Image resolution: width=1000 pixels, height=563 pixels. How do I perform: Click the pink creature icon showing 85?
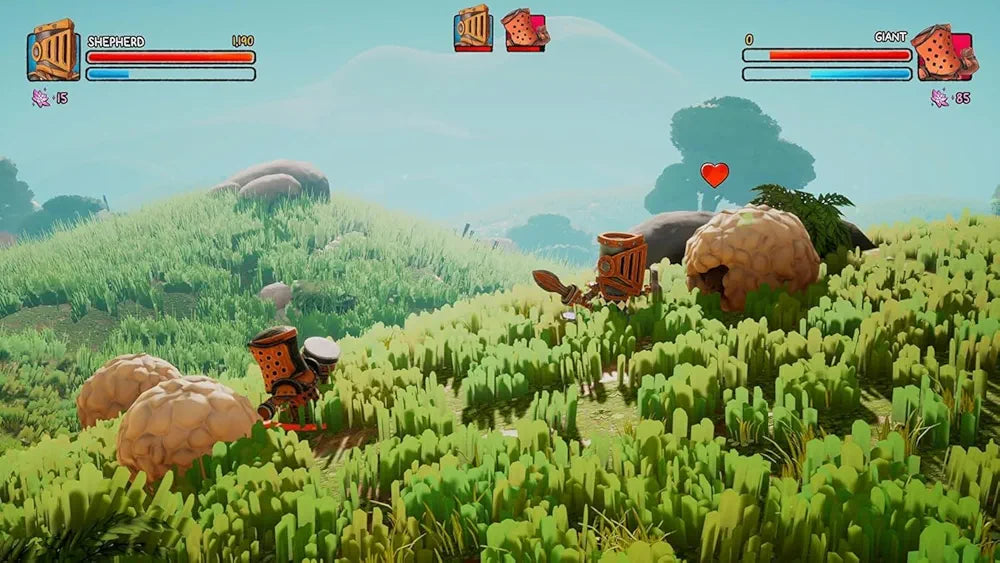coord(939,98)
